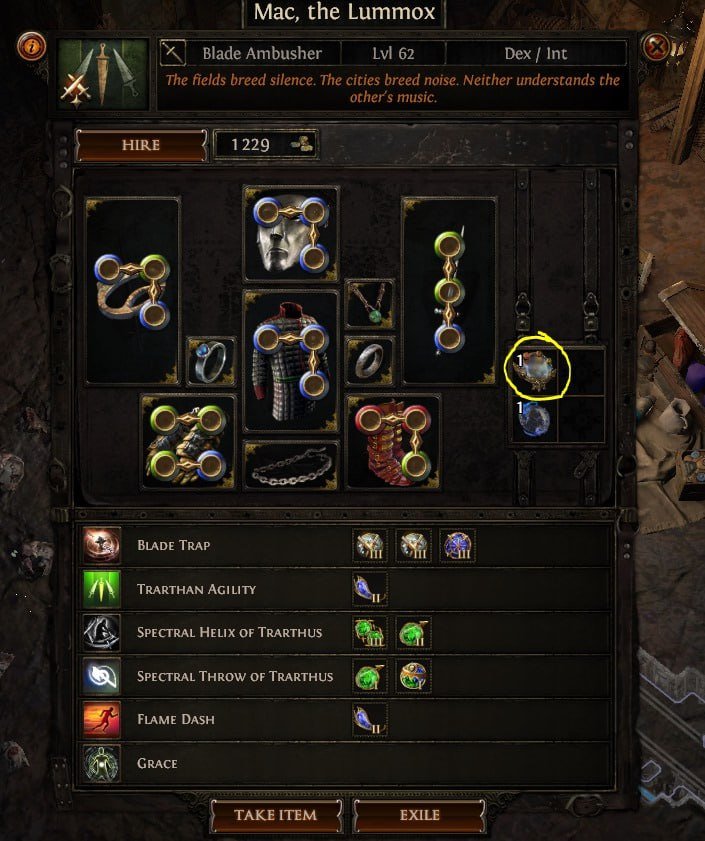Choose the Flame Dash skill icon
Screen dimensions: 705x841
103,720
